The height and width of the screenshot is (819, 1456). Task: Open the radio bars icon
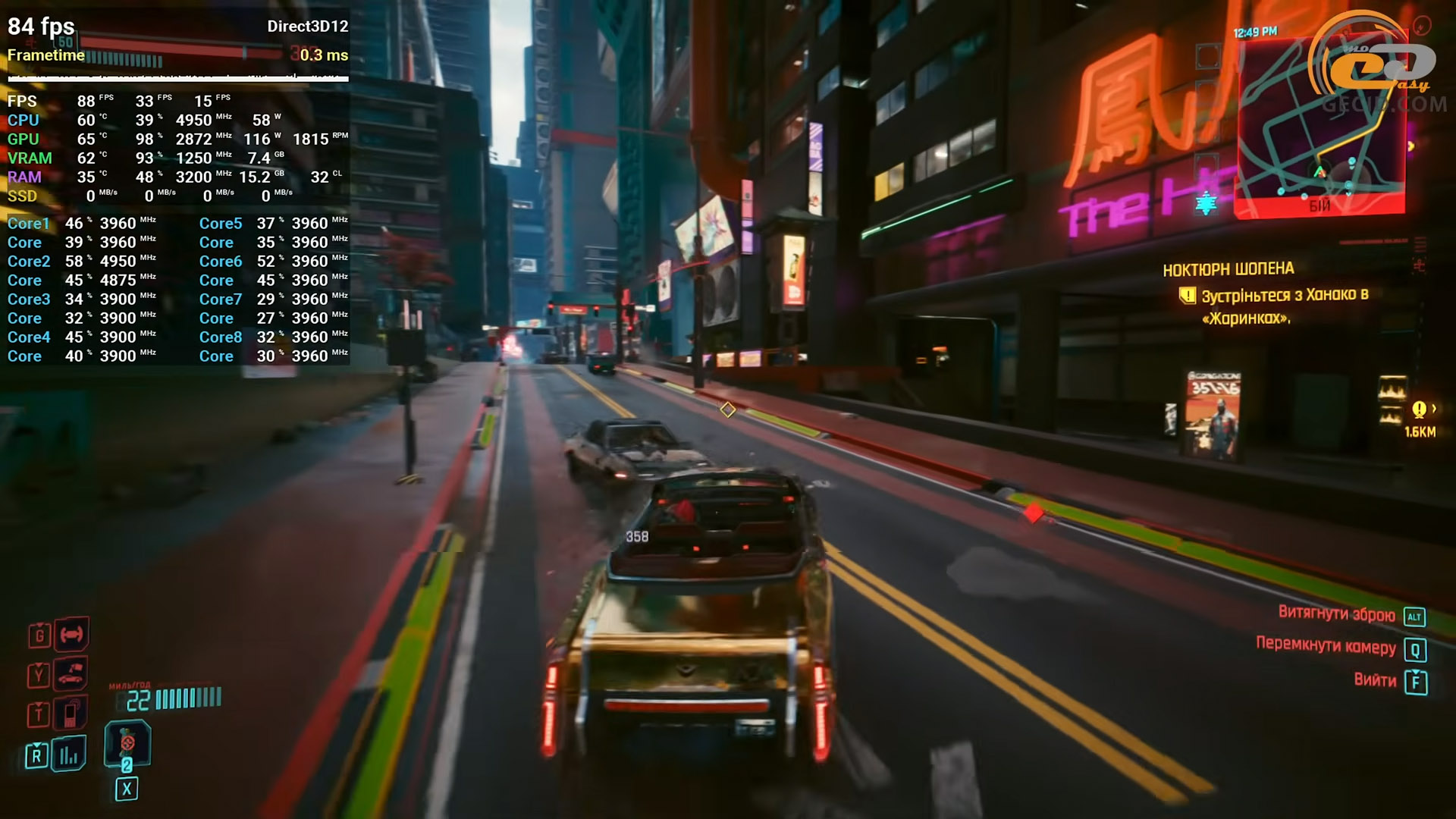(69, 755)
